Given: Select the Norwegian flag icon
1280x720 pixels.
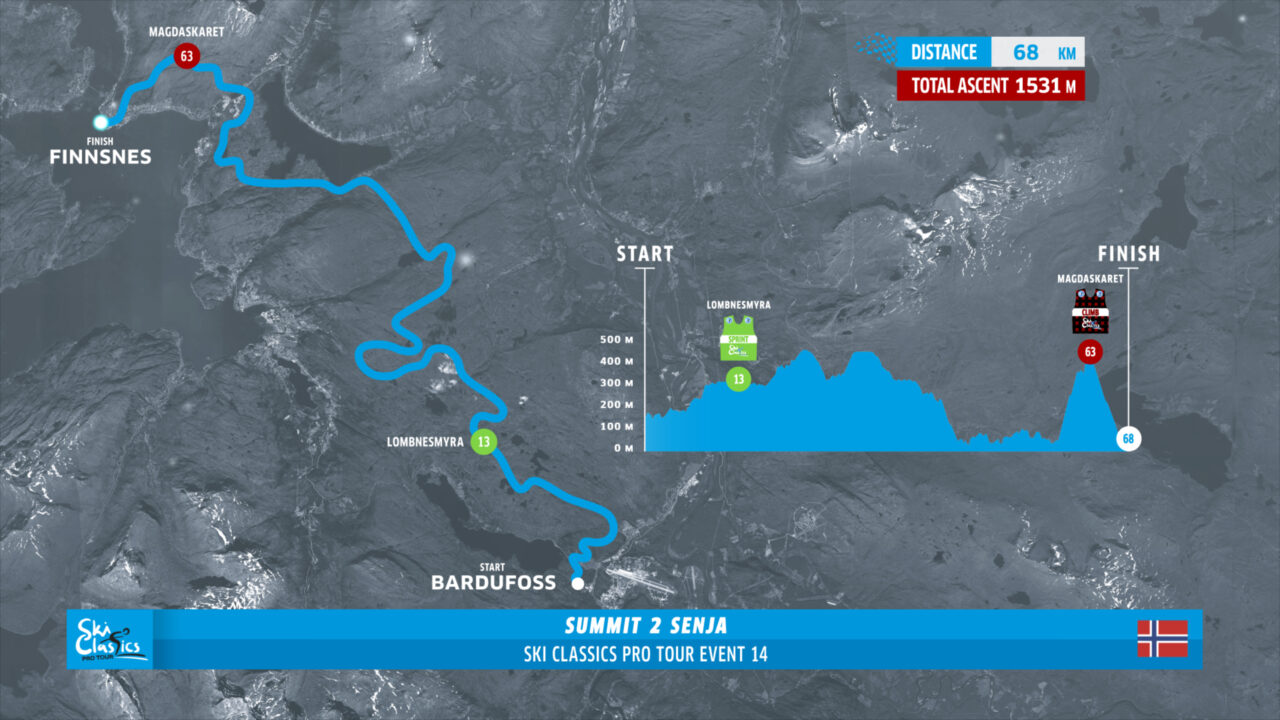Looking at the screenshot, I should click(1162, 639).
